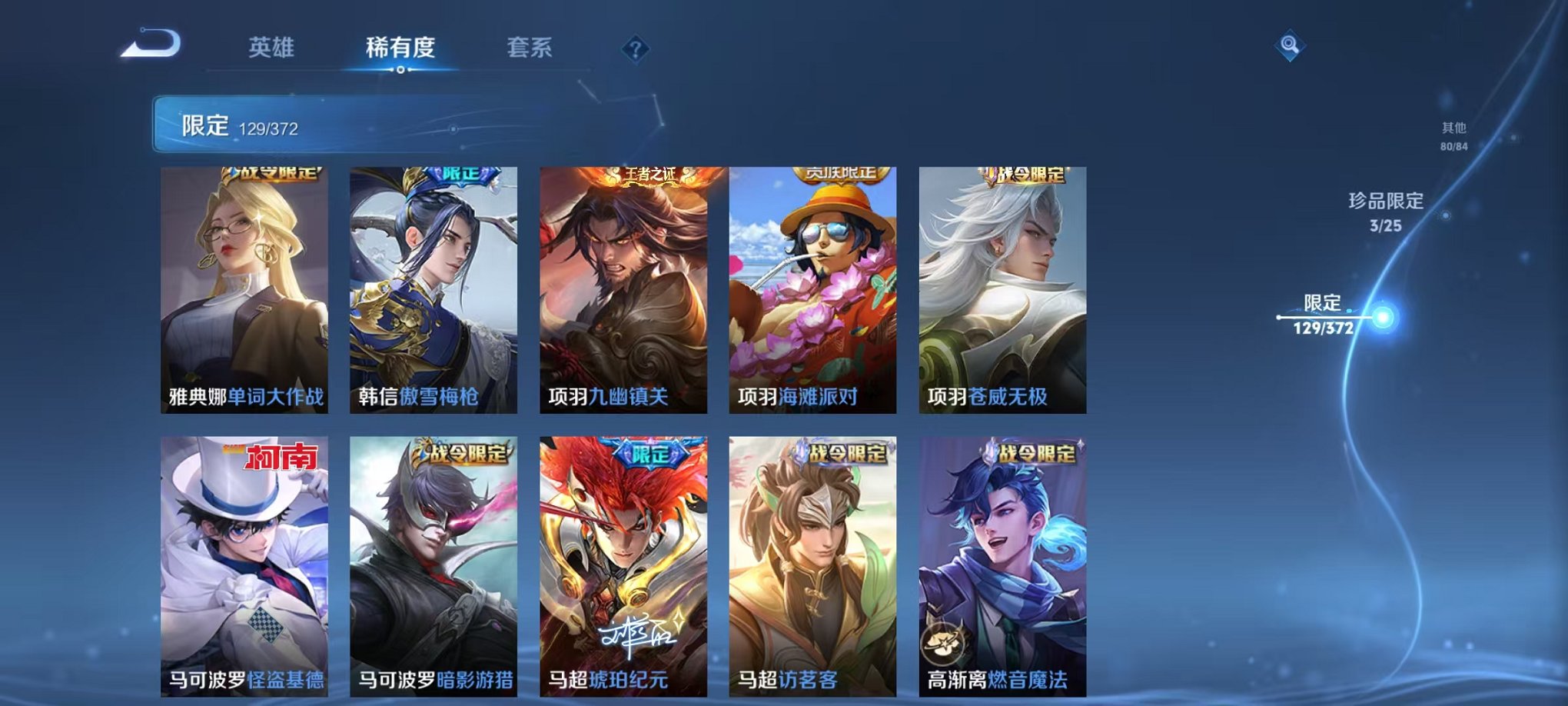Click the 限定 badge on Han Xin's skin card
1568x706 pixels.
463,175
